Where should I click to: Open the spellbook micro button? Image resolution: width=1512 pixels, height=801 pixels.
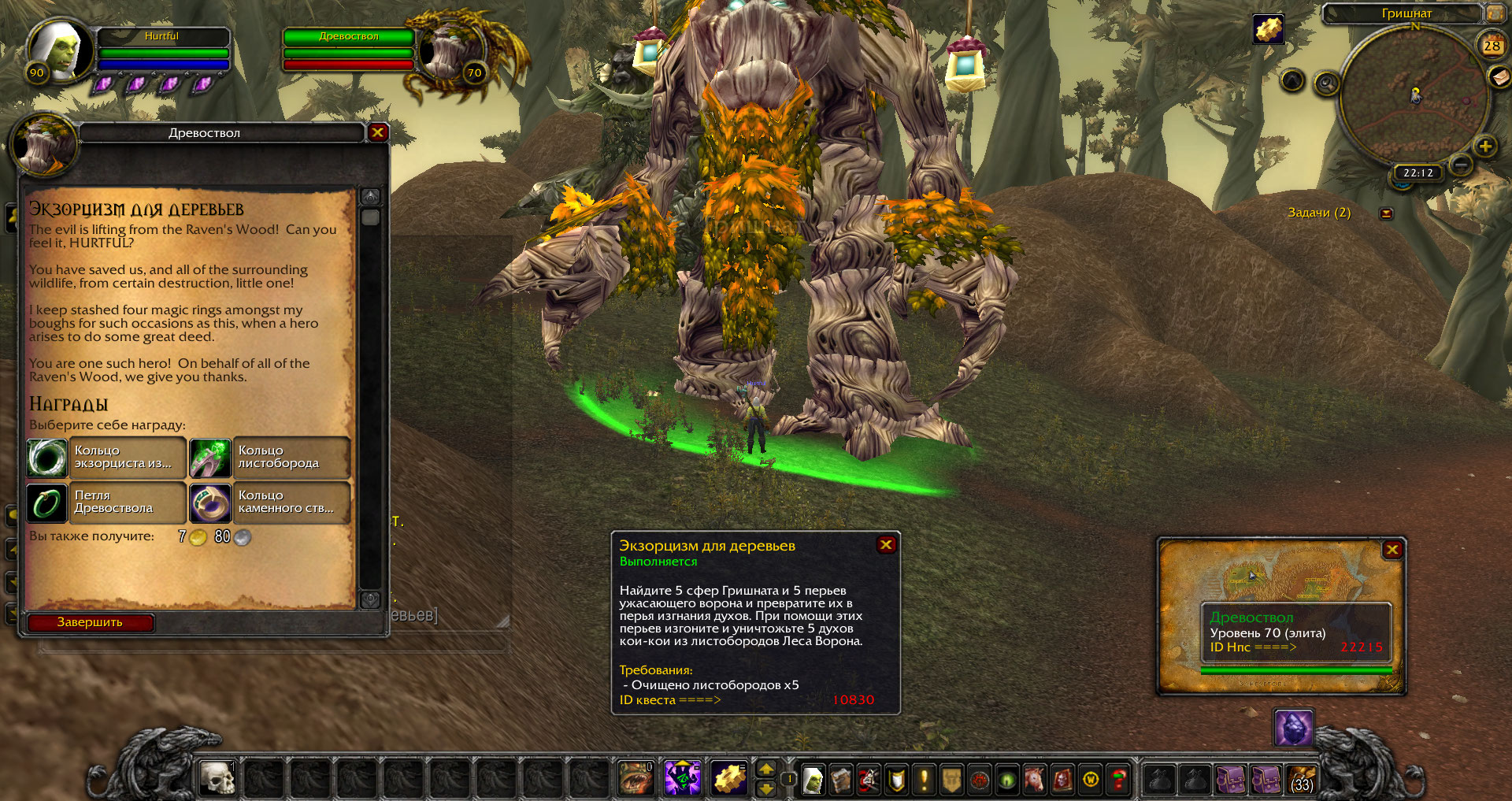[x=841, y=780]
